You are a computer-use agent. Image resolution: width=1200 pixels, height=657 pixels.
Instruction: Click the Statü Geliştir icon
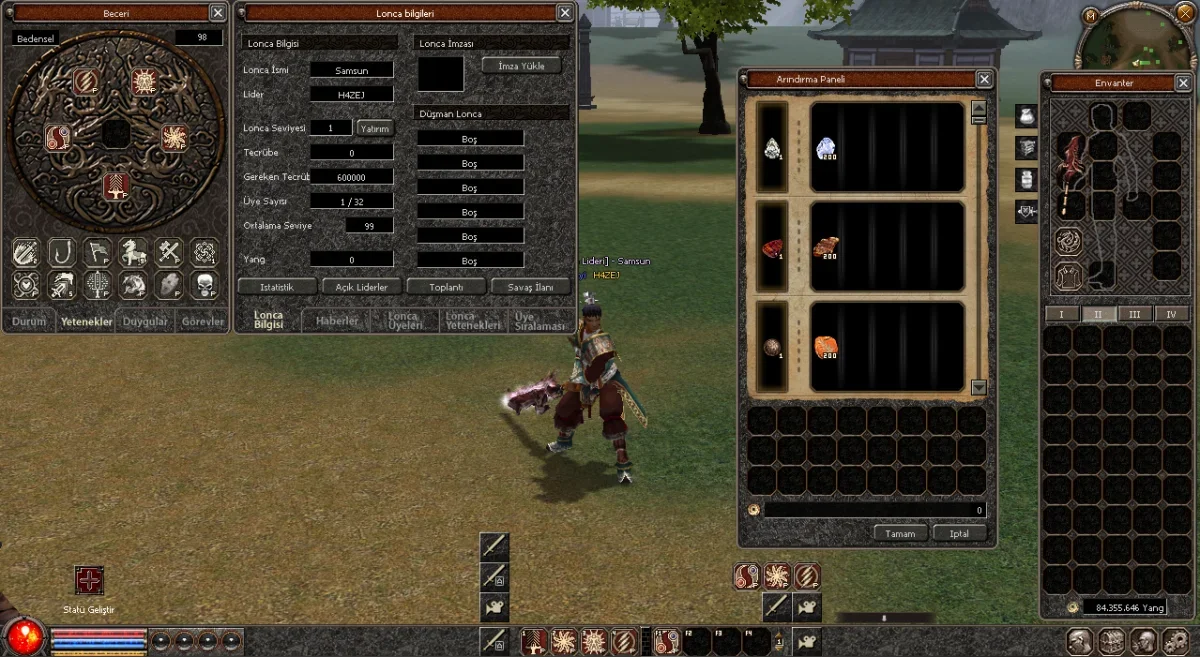click(90, 581)
